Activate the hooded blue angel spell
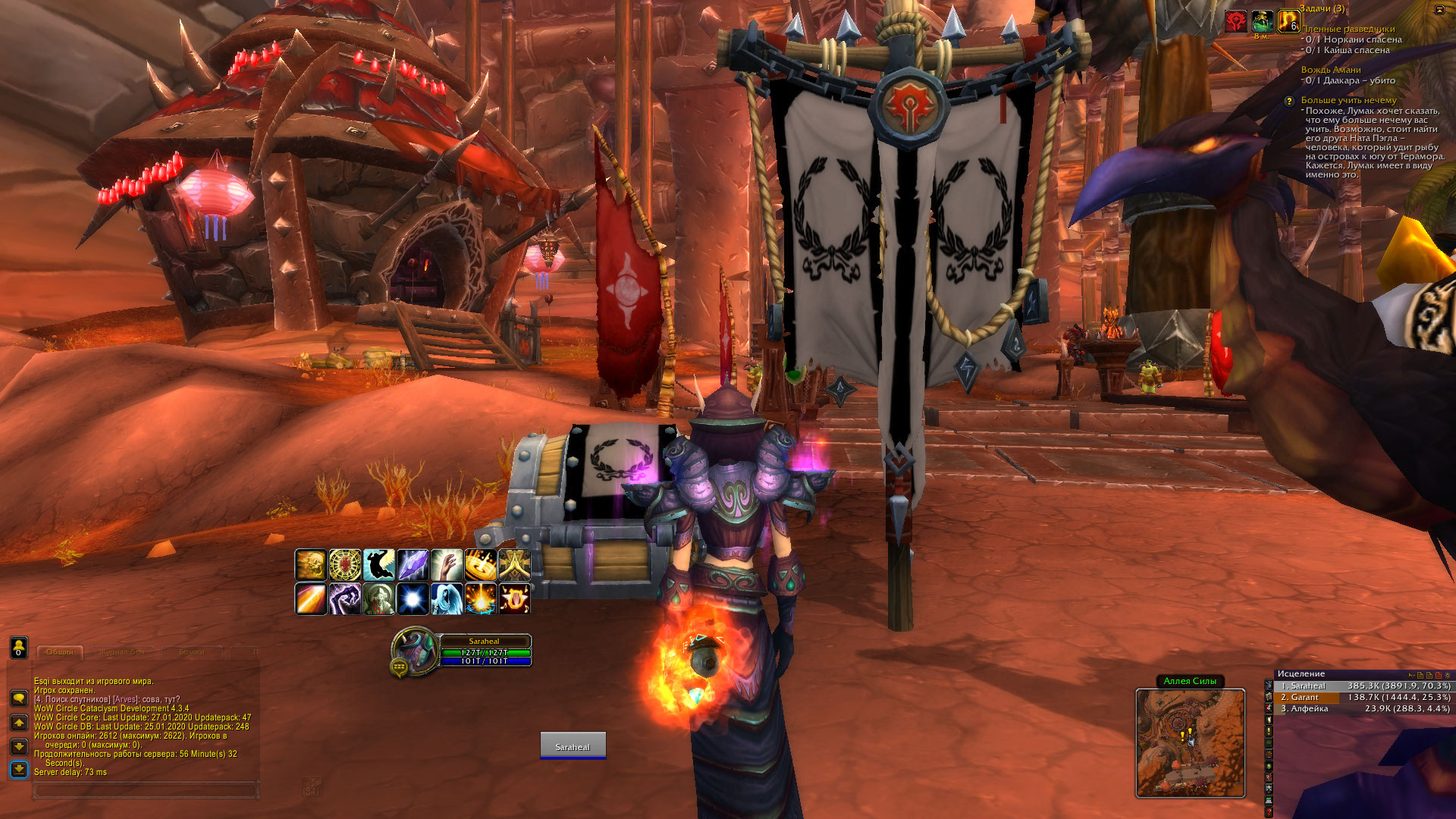The image size is (1456, 819). click(447, 599)
